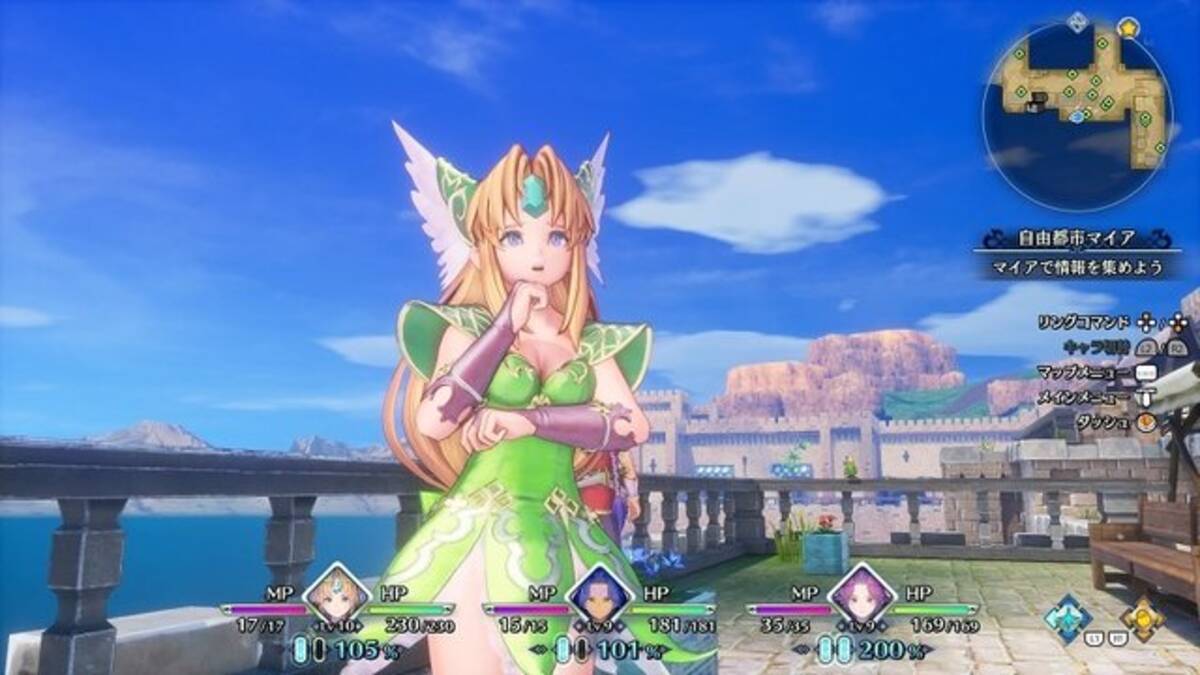Click the compass marker atop the minimap

pos(1076,21)
